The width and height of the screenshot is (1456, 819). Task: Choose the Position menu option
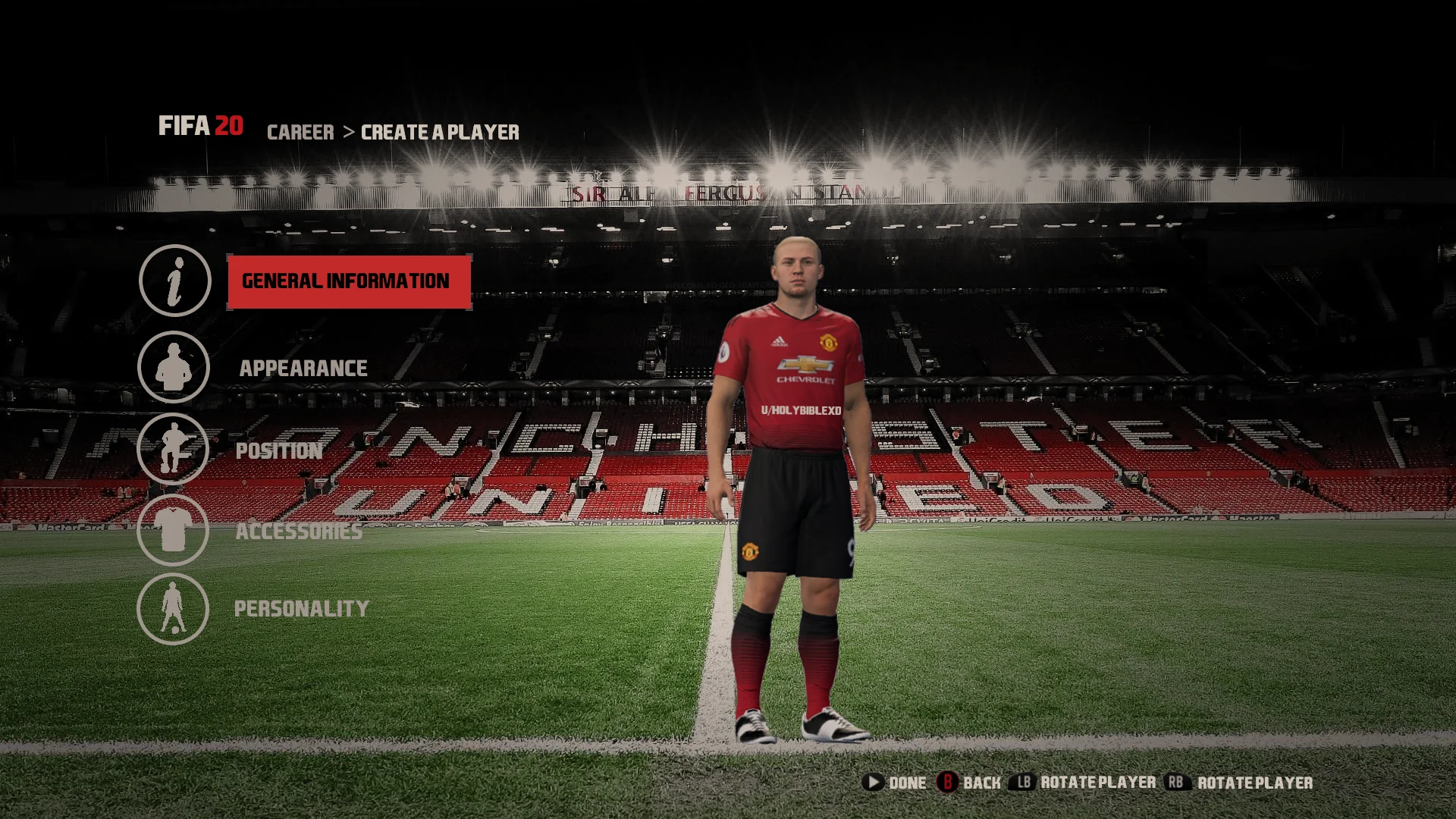pos(279,450)
